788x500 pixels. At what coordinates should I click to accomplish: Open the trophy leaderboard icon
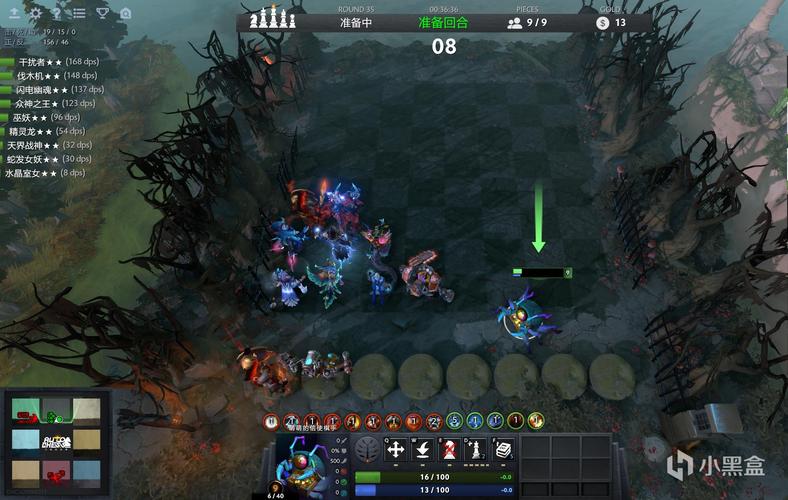[x=102, y=14]
